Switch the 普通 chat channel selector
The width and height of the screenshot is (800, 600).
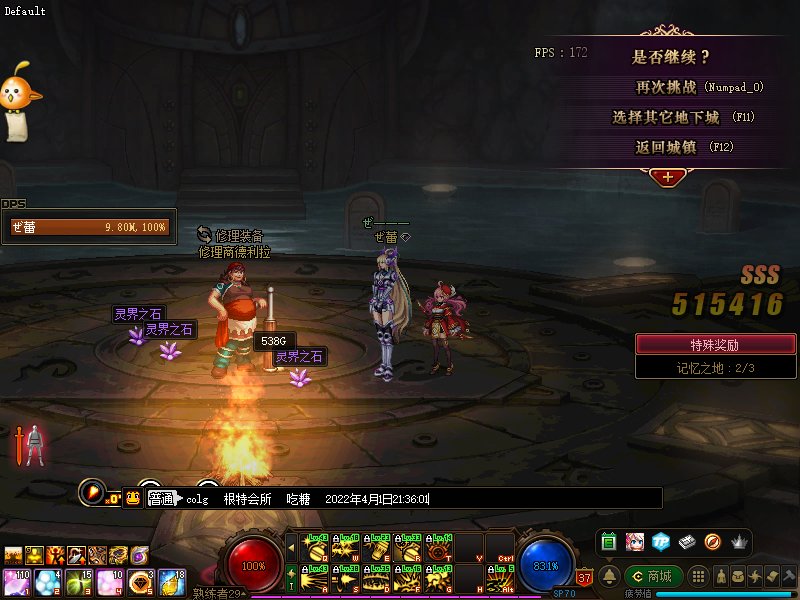[162, 498]
